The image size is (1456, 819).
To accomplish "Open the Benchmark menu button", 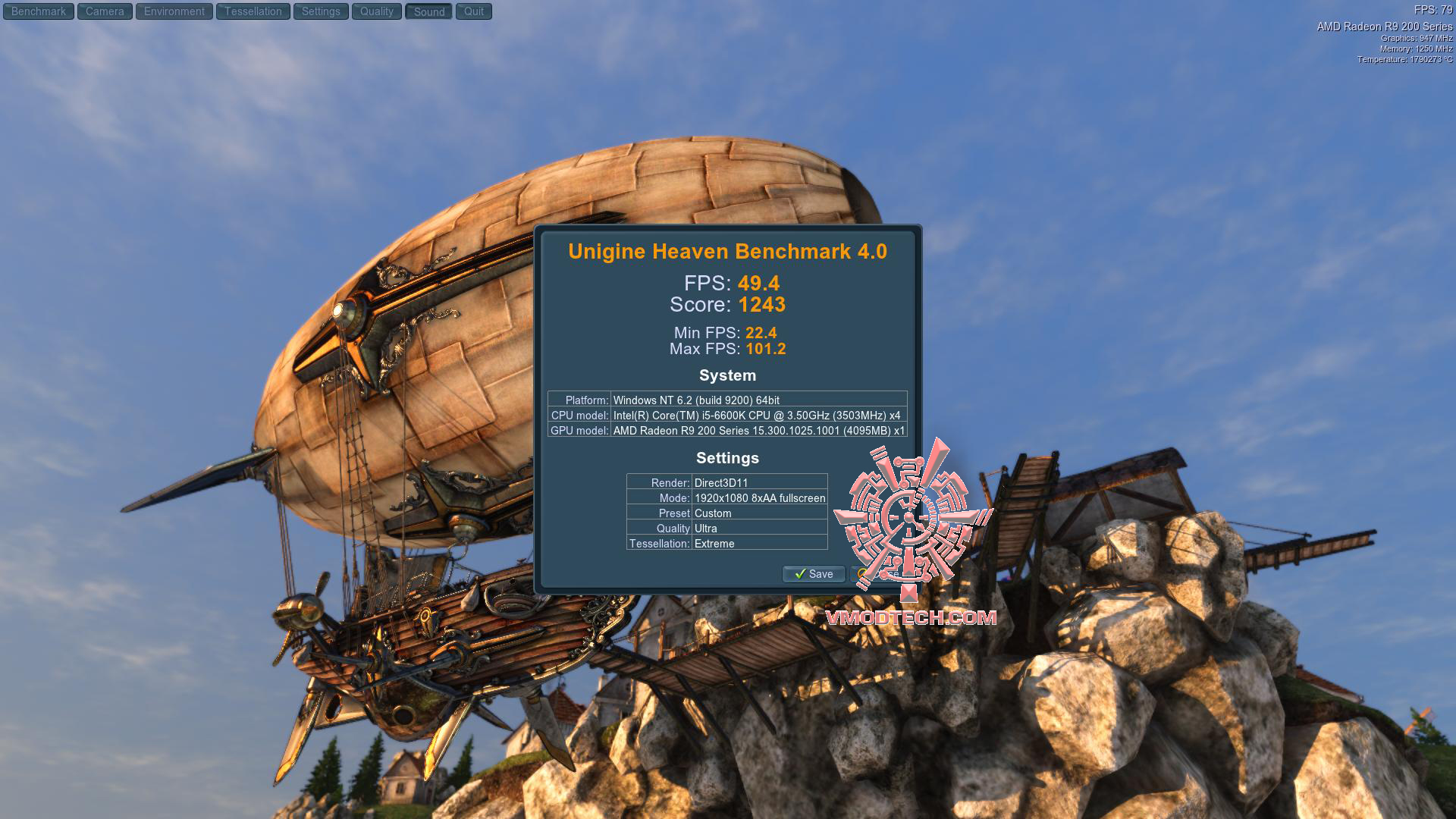I will 39,11.
